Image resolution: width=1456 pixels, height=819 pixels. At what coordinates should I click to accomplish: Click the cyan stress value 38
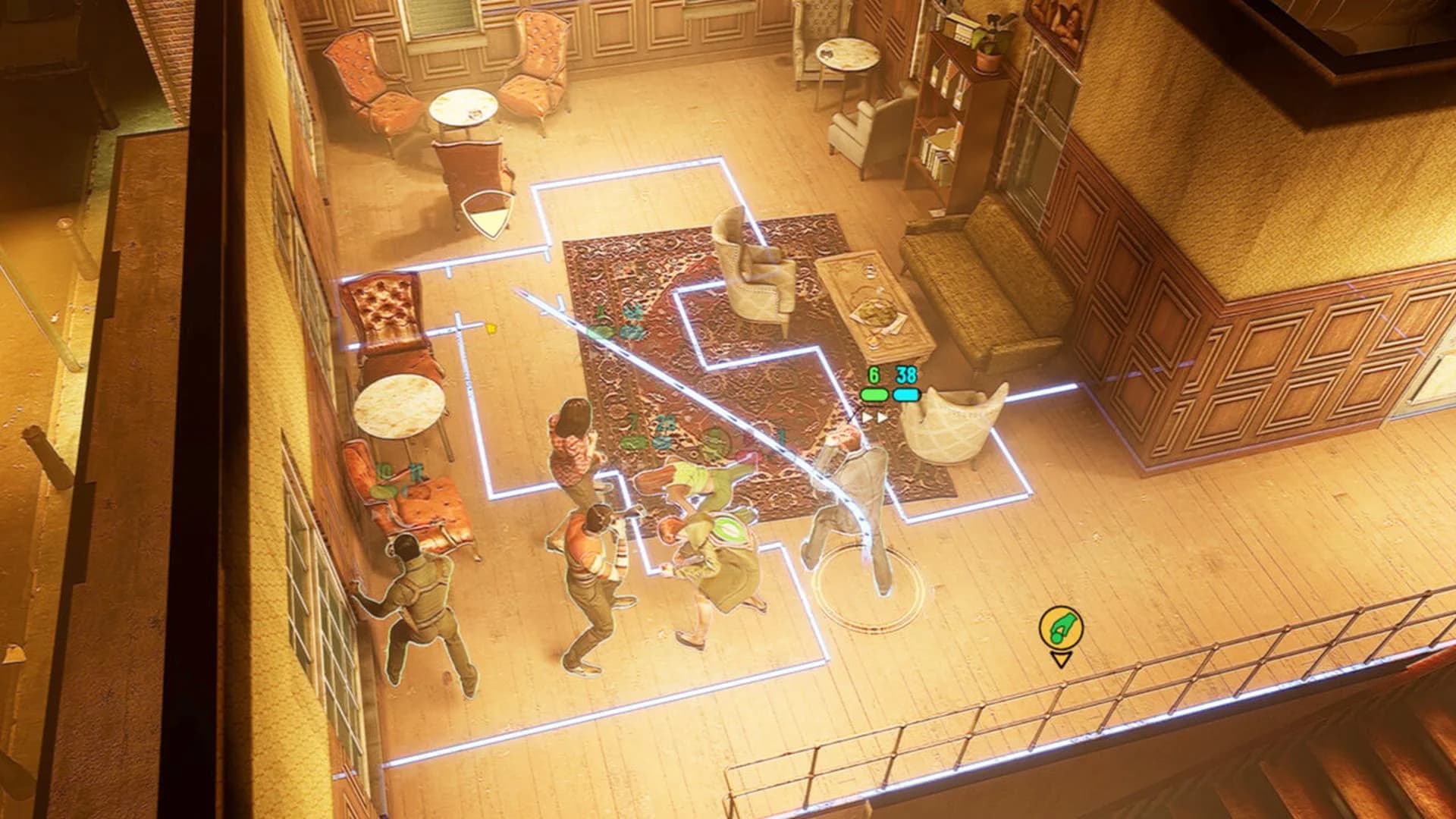point(905,372)
